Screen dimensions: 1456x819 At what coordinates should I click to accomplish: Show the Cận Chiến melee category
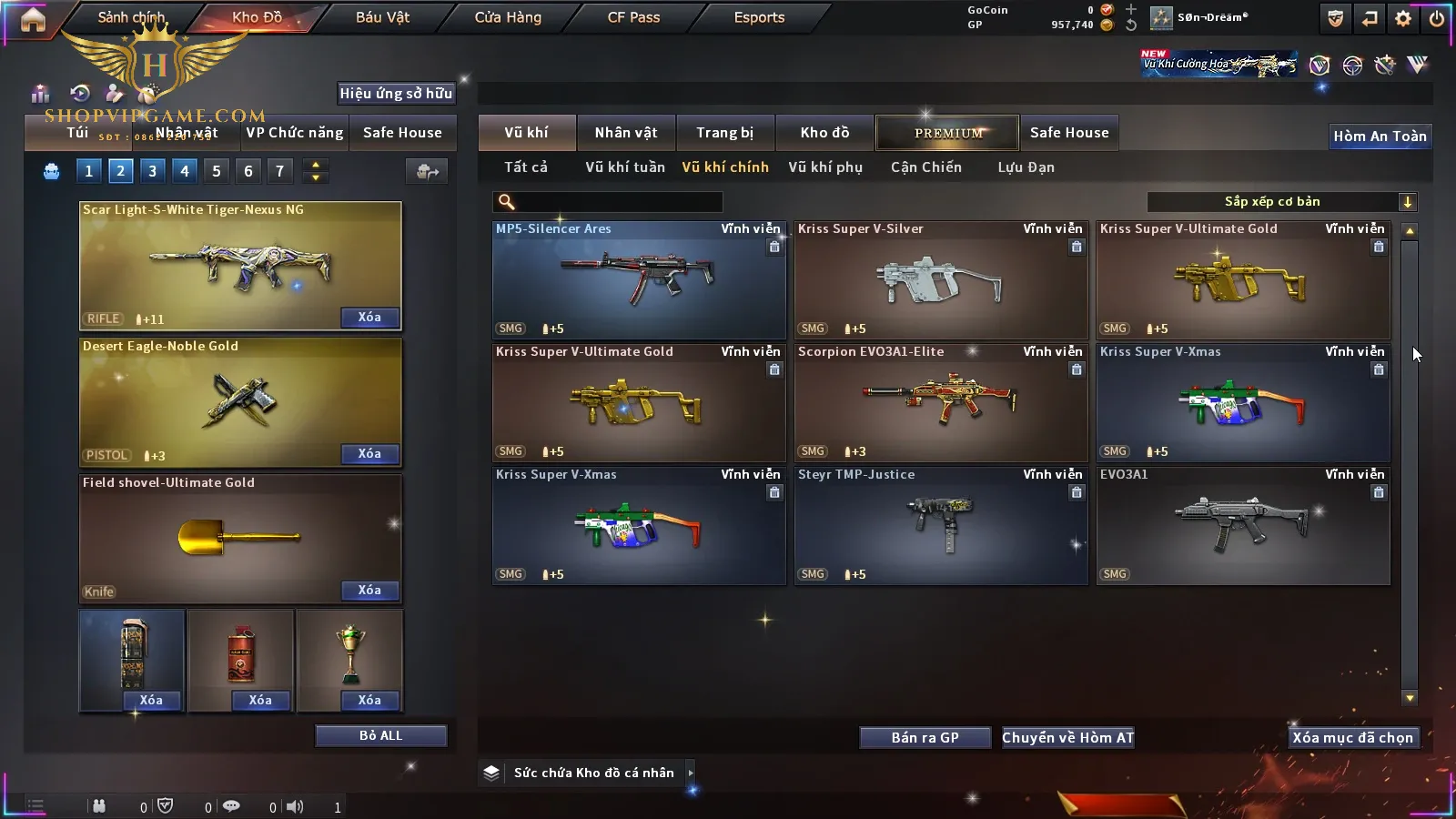pos(925,167)
